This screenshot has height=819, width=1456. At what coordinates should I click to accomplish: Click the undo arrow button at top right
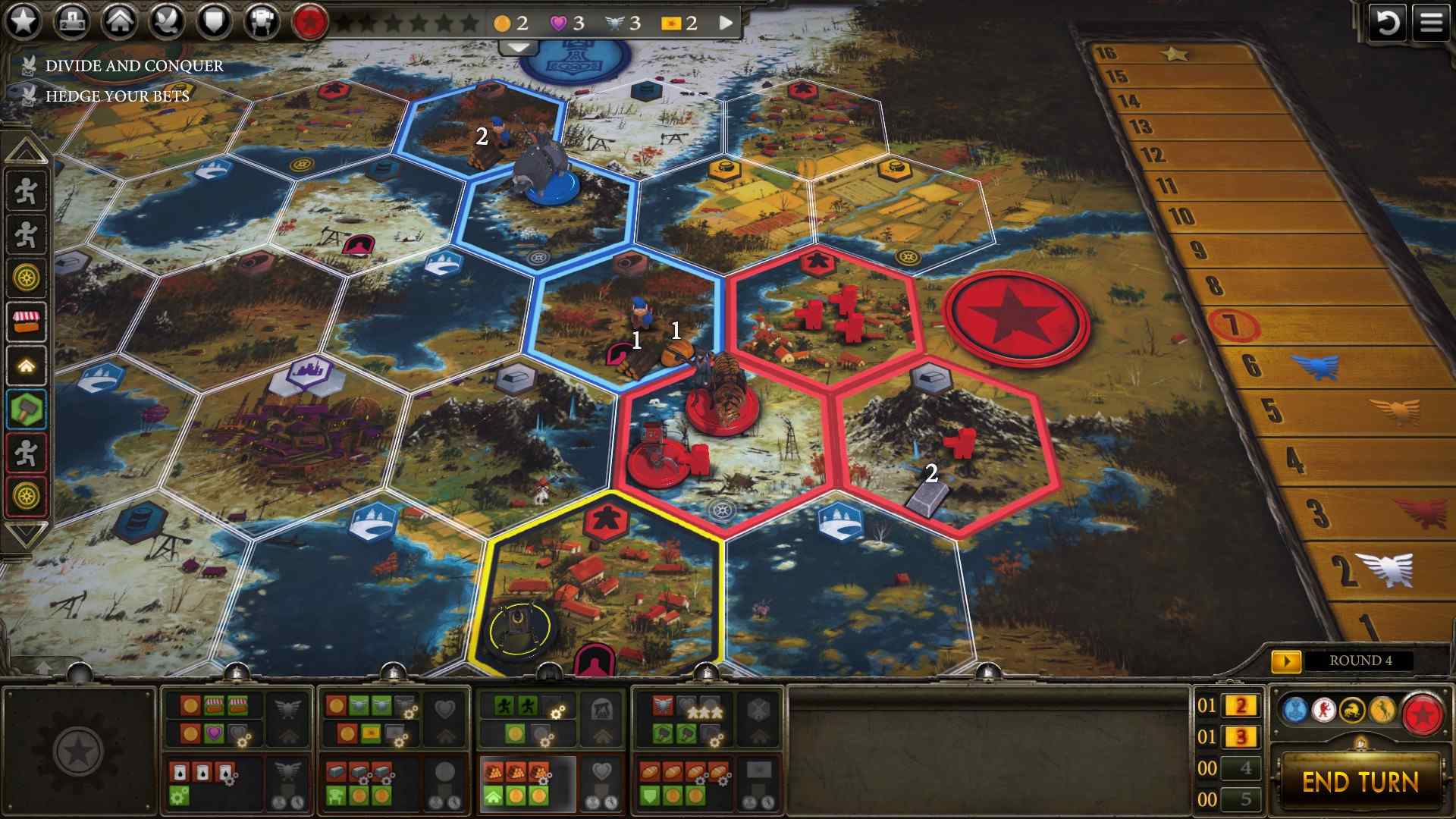coord(1388,23)
